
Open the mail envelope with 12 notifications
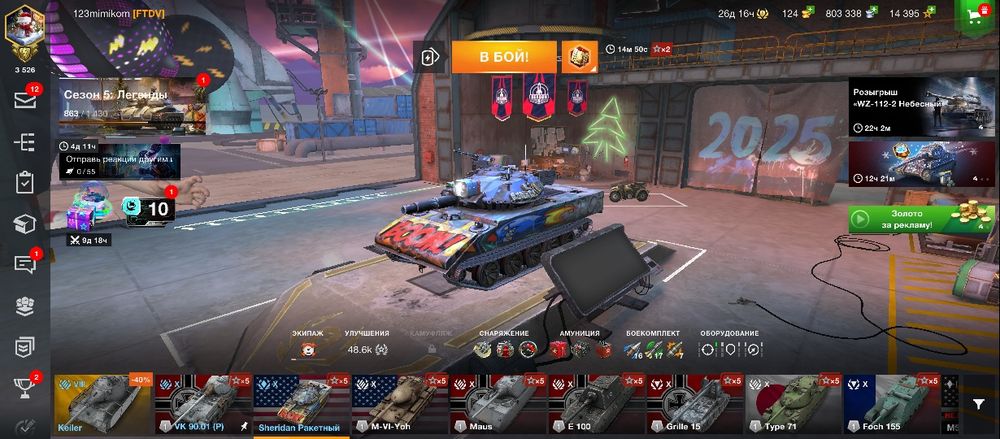click(25, 100)
